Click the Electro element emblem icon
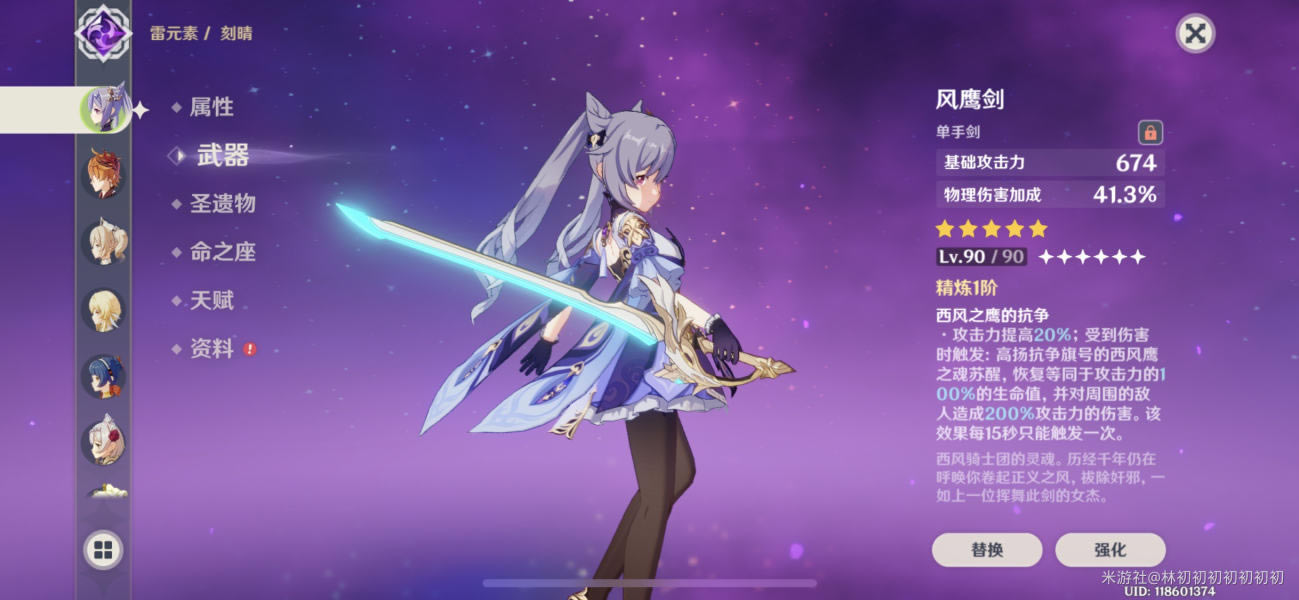 (x=104, y=30)
